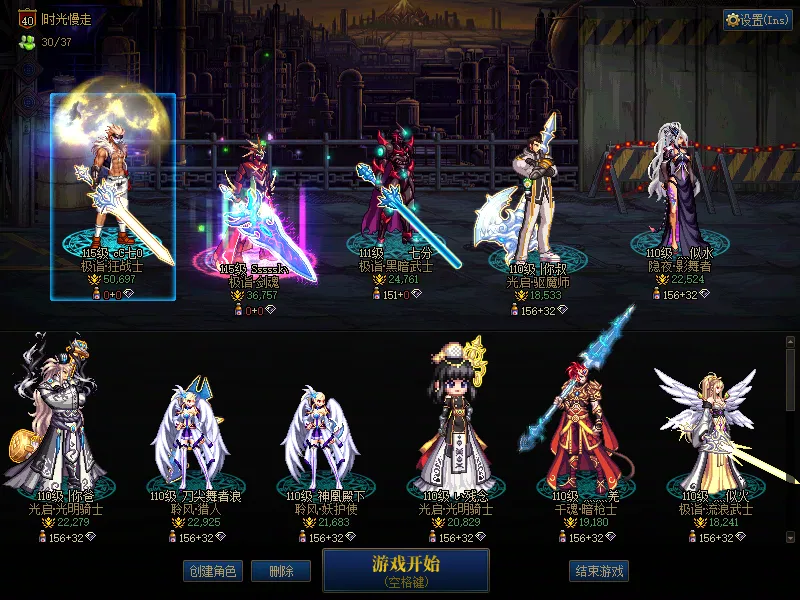
Task: Click 结束游戏 to exit the game
Action: tap(599, 571)
